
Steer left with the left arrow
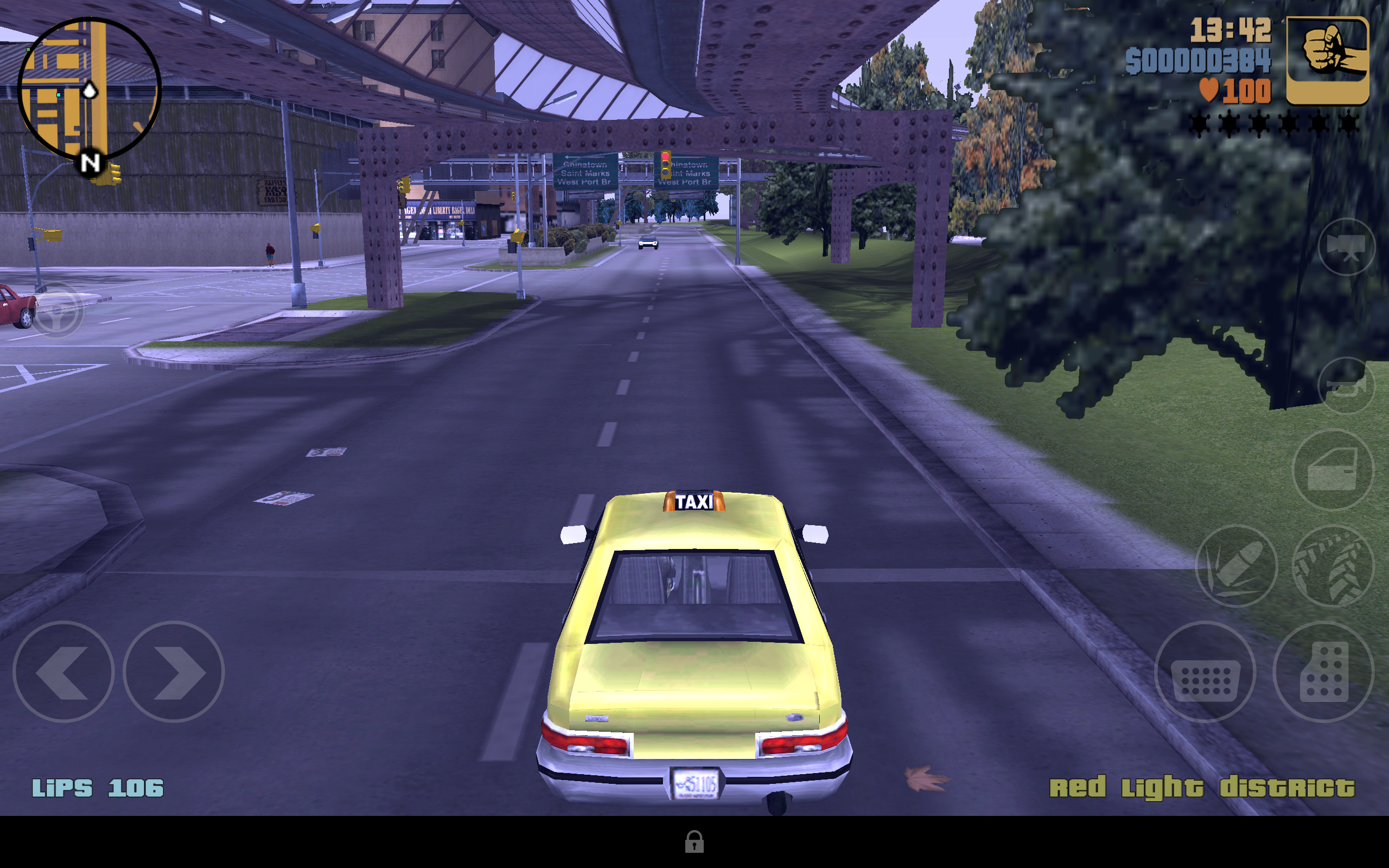[x=63, y=671]
